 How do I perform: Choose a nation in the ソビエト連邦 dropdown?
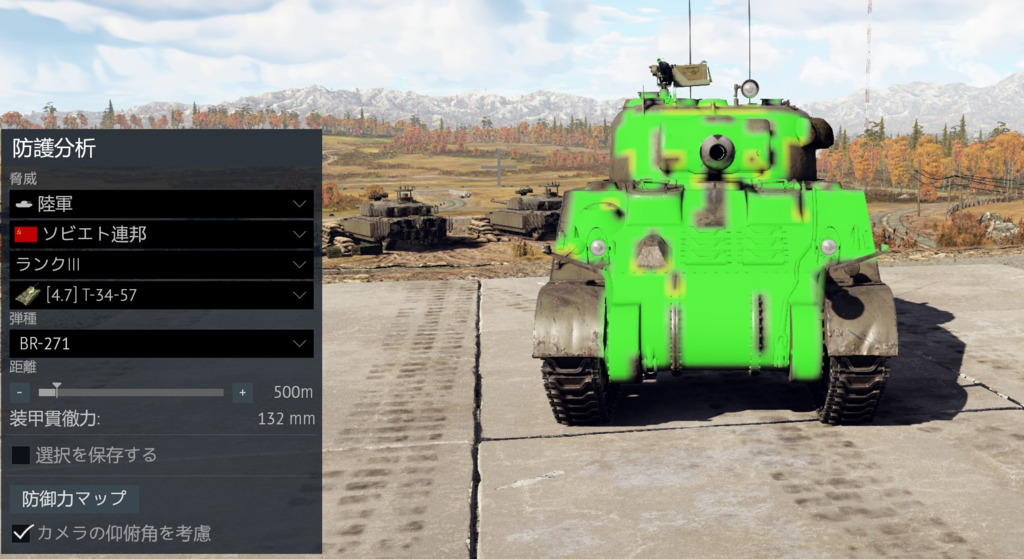[x=161, y=234]
